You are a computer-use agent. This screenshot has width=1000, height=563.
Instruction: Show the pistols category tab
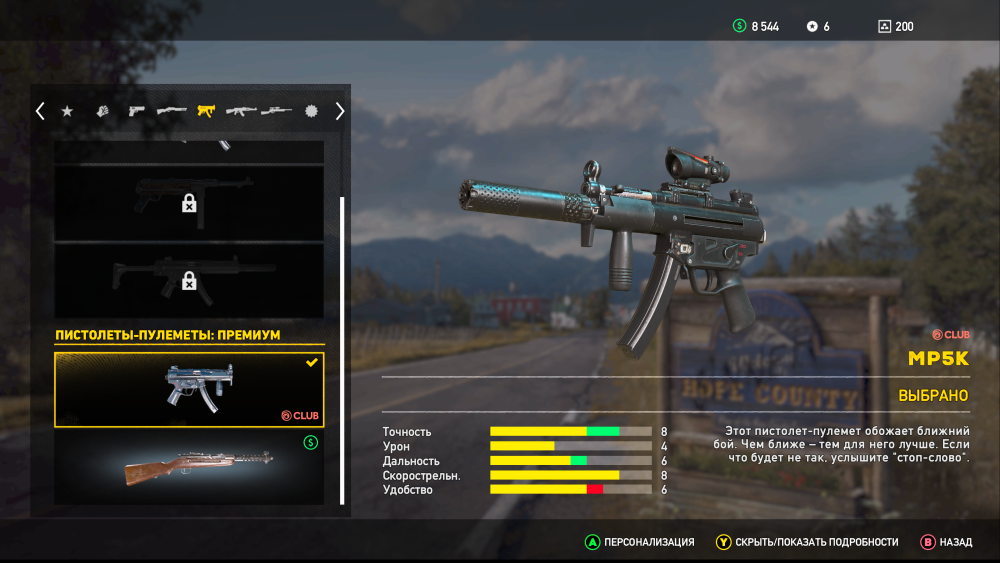(x=136, y=111)
